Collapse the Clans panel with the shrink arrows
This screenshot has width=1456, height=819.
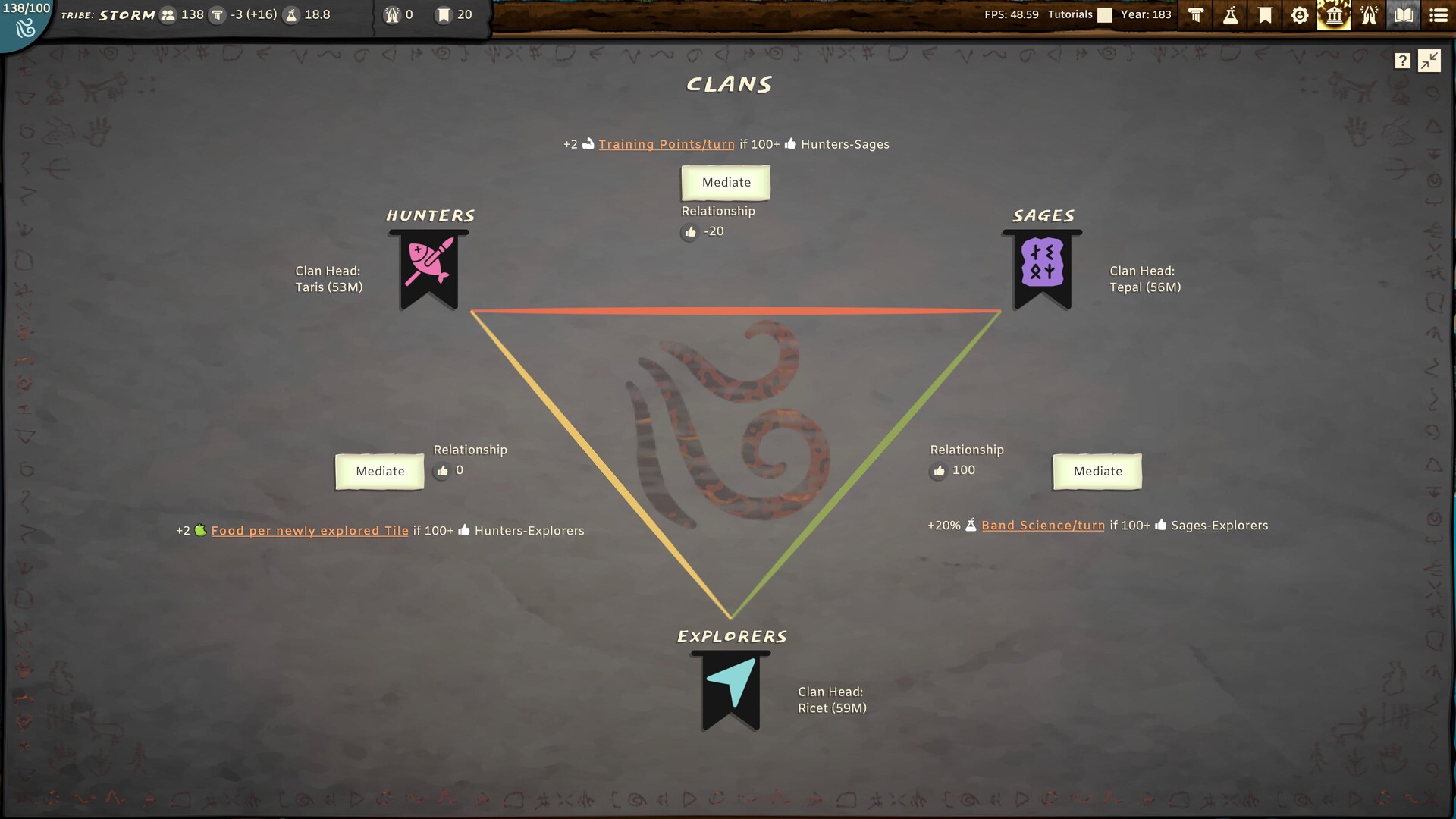(1429, 60)
